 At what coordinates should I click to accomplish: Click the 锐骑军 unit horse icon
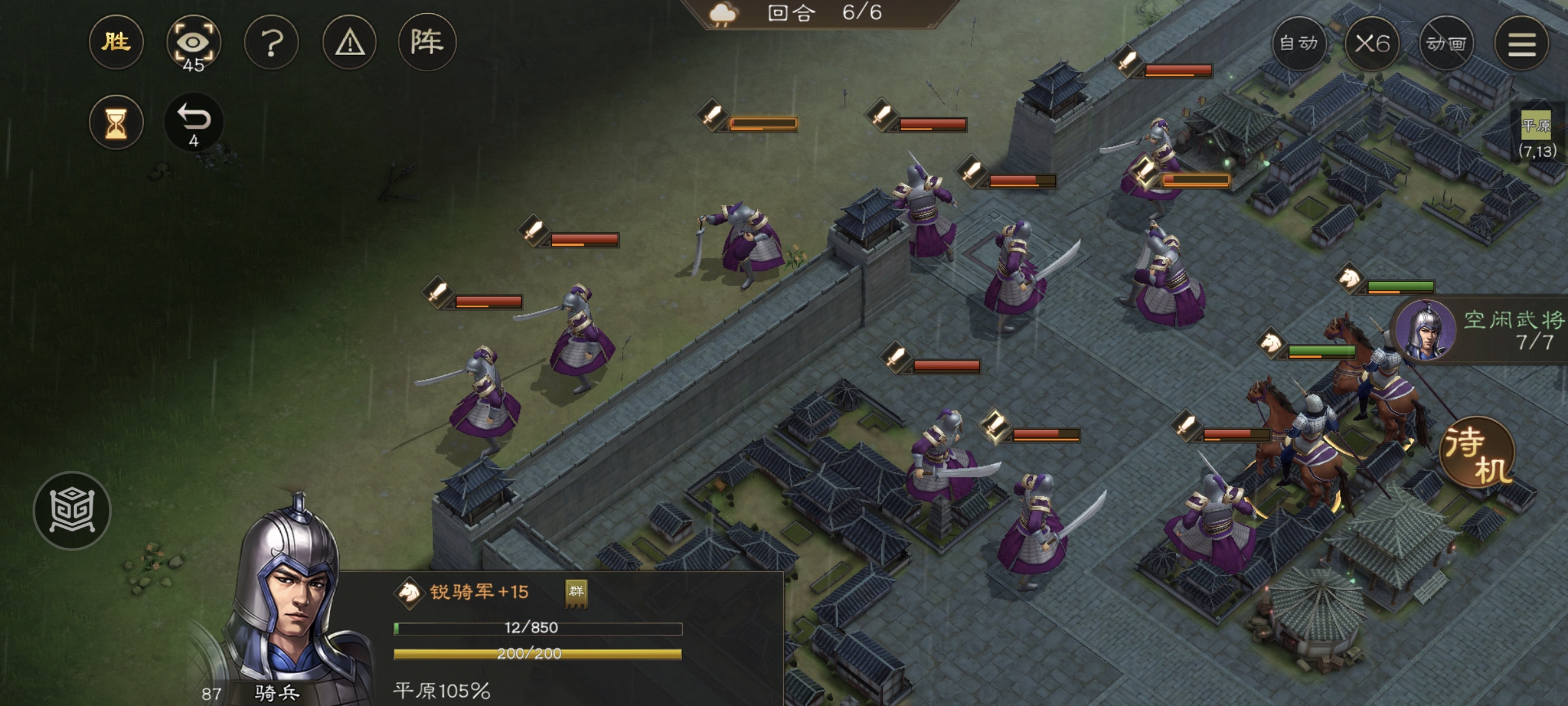coord(409,592)
